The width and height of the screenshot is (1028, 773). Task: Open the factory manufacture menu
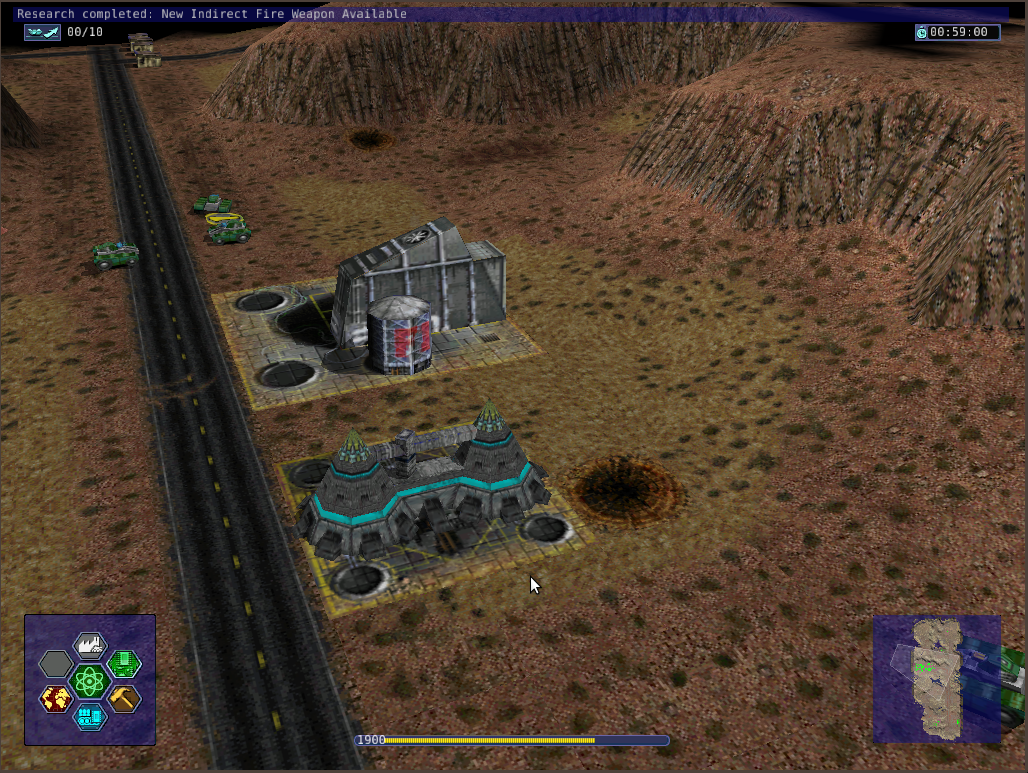click(x=90, y=645)
